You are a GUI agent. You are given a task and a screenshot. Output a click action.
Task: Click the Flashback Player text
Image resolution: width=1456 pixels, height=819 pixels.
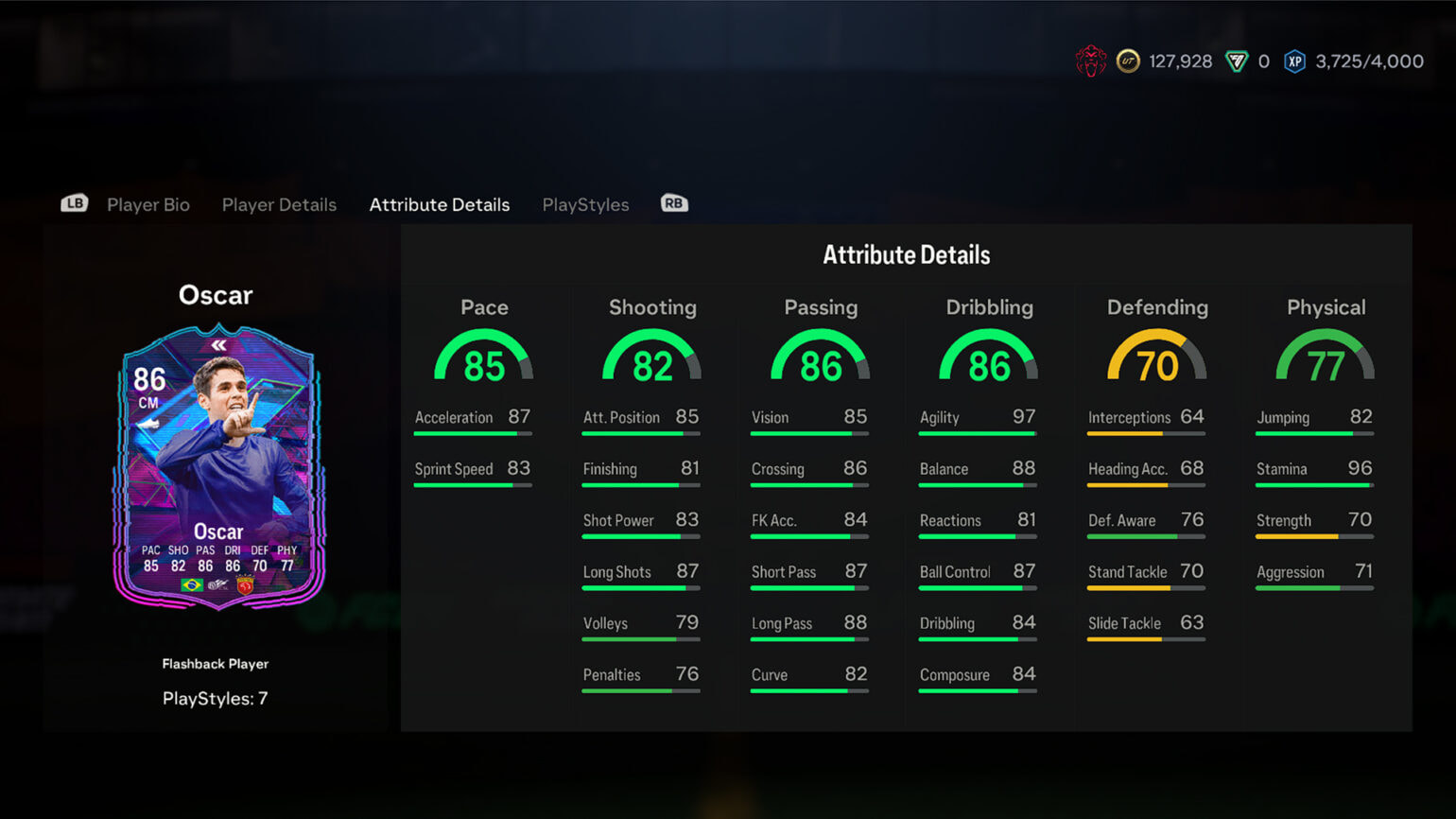click(x=215, y=663)
